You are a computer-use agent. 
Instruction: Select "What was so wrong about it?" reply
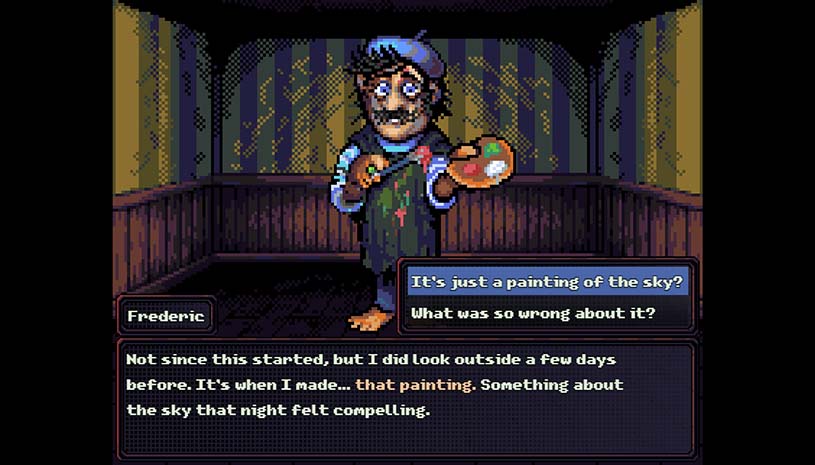533,313
